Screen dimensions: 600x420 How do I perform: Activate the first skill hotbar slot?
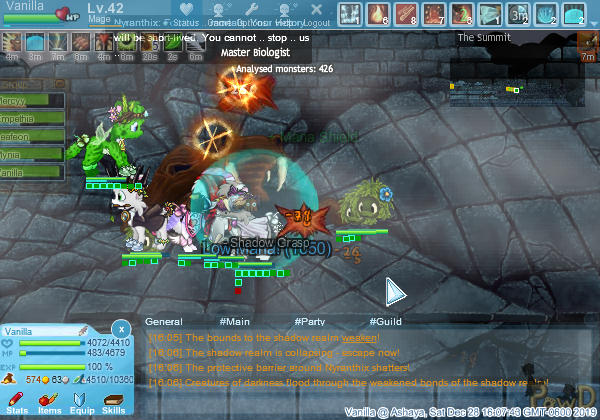click(x=350, y=14)
